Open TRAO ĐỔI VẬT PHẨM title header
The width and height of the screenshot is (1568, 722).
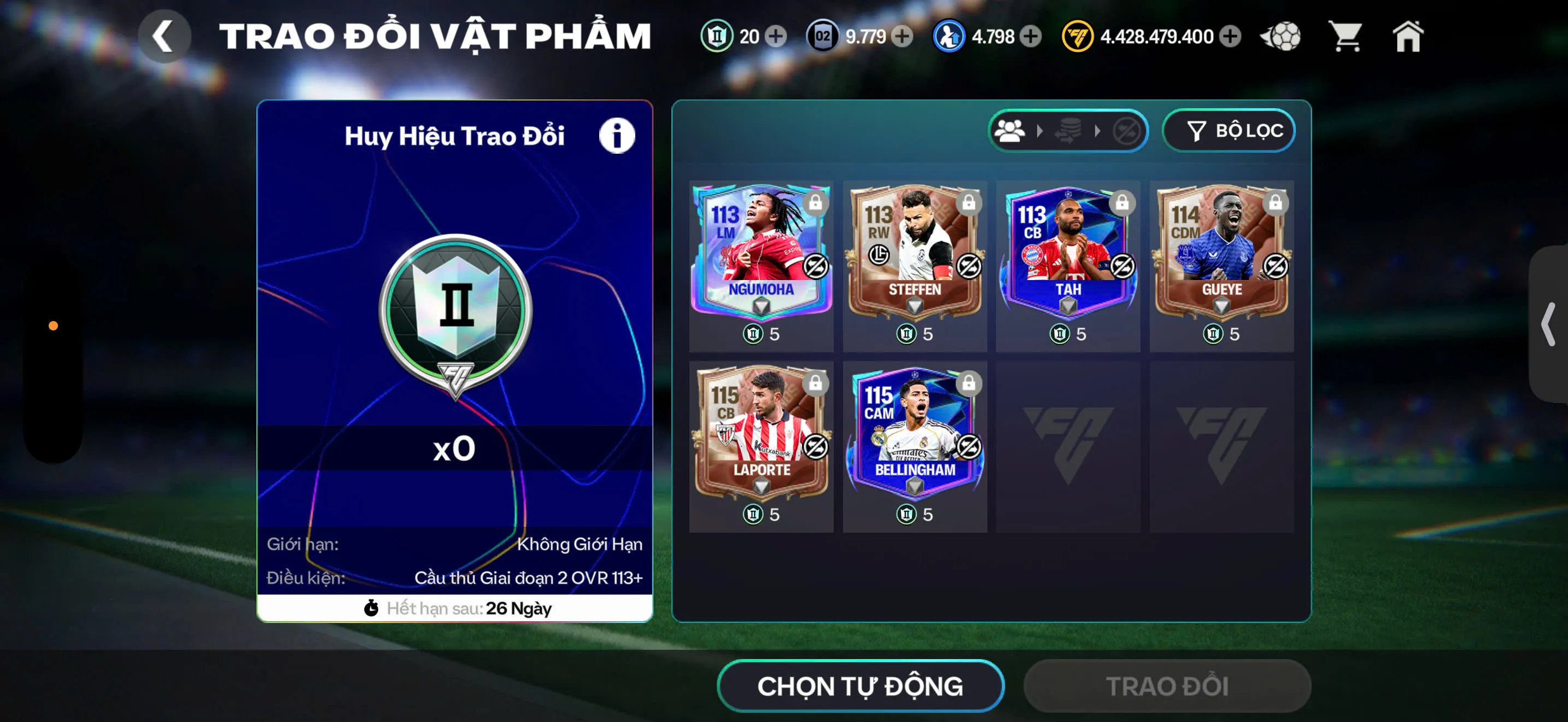[435, 34]
